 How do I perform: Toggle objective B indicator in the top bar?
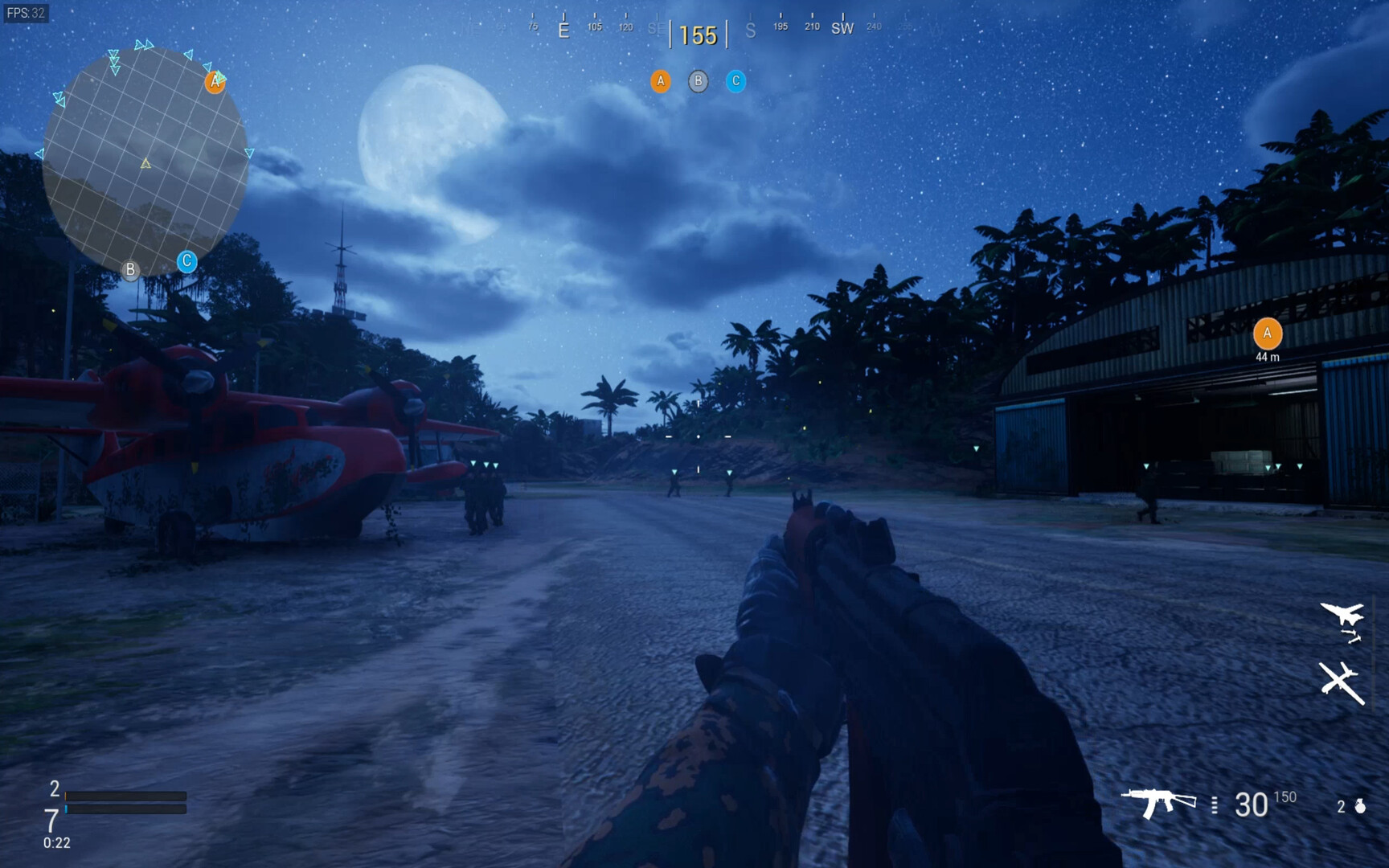698,80
